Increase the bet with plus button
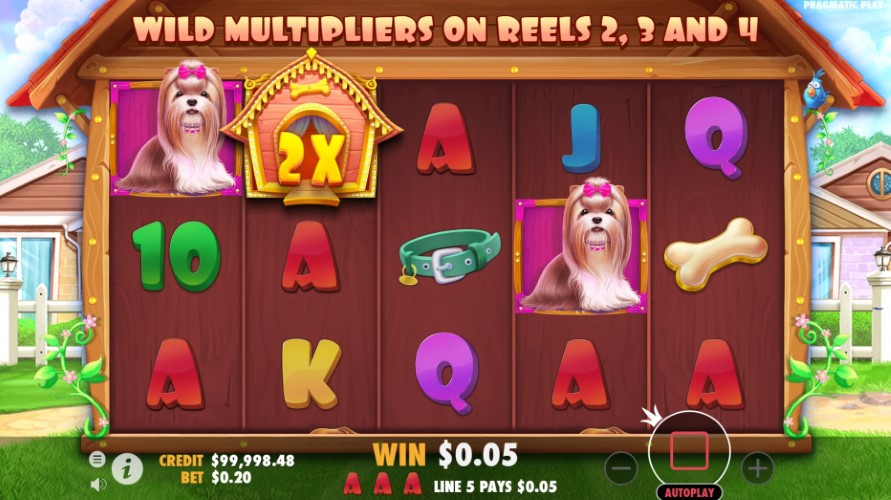891x500 pixels. point(757,467)
